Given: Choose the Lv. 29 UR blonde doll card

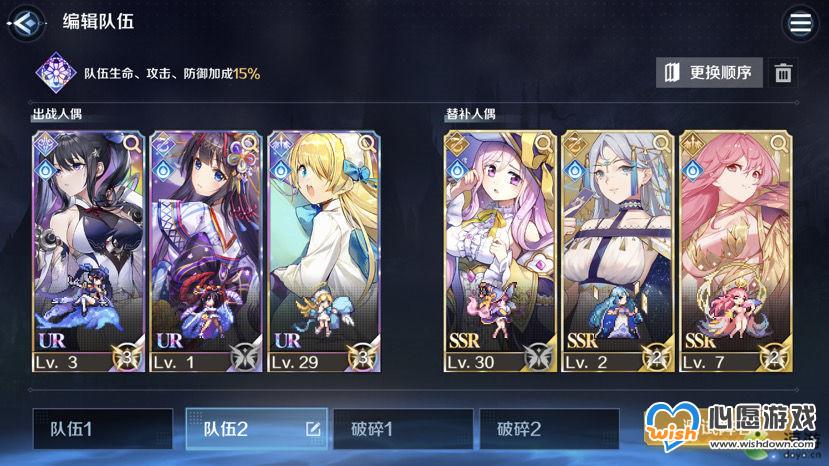Looking at the screenshot, I should coord(324,250).
